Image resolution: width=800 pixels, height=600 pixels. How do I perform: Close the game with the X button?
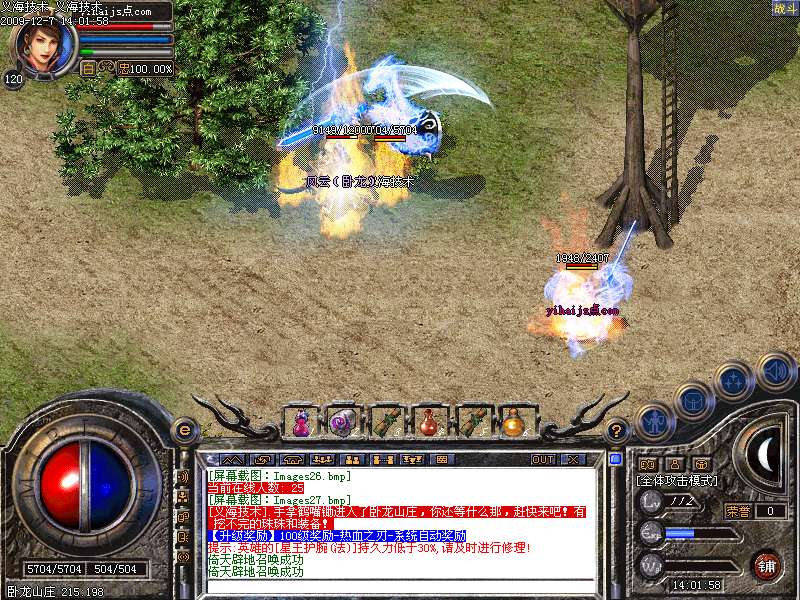tap(572, 460)
